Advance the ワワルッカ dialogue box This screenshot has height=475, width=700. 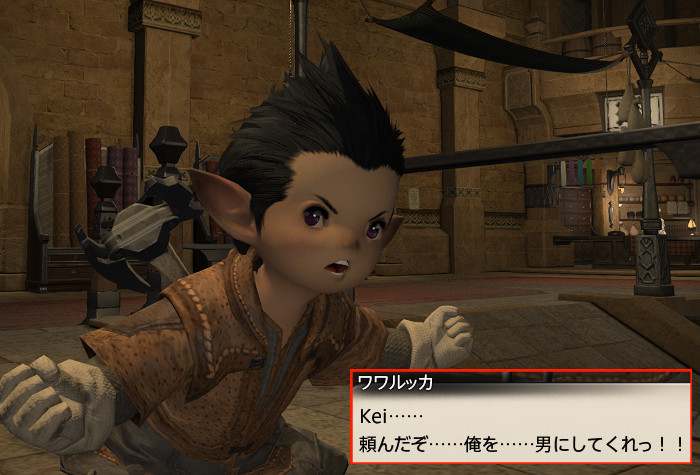click(x=520, y=427)
